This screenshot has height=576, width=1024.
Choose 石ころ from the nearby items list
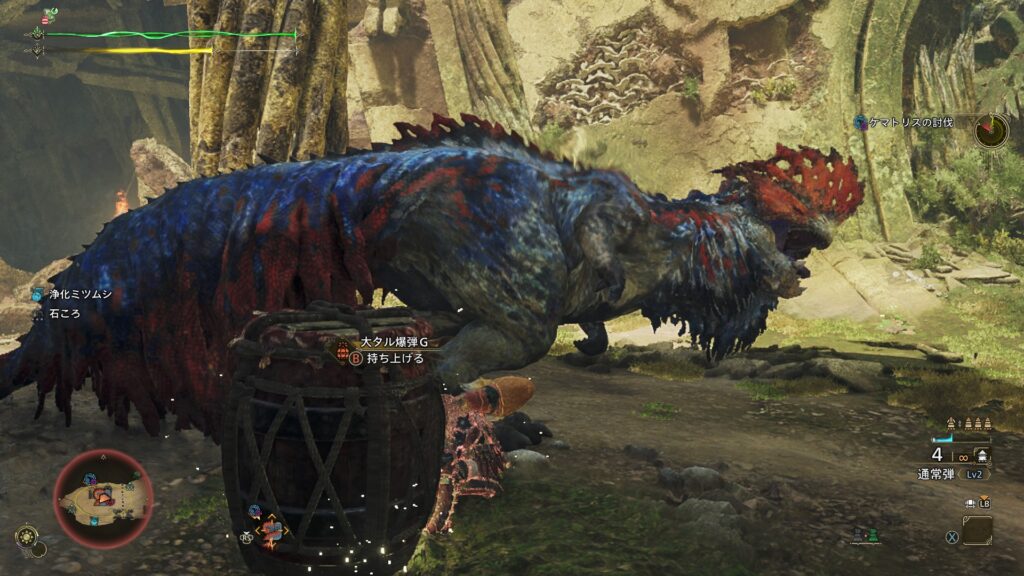coord(63,313)
